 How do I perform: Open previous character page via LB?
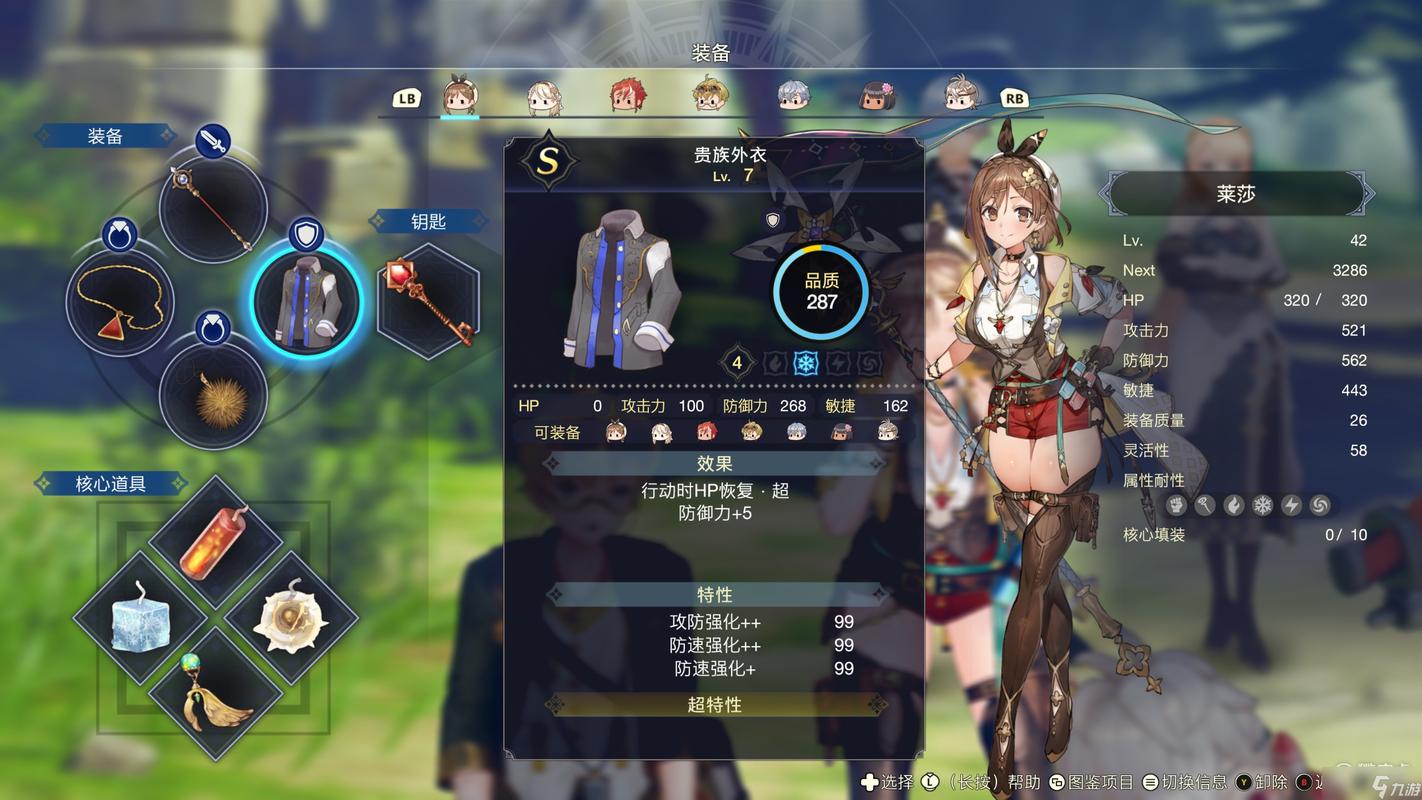click(405, 98)
